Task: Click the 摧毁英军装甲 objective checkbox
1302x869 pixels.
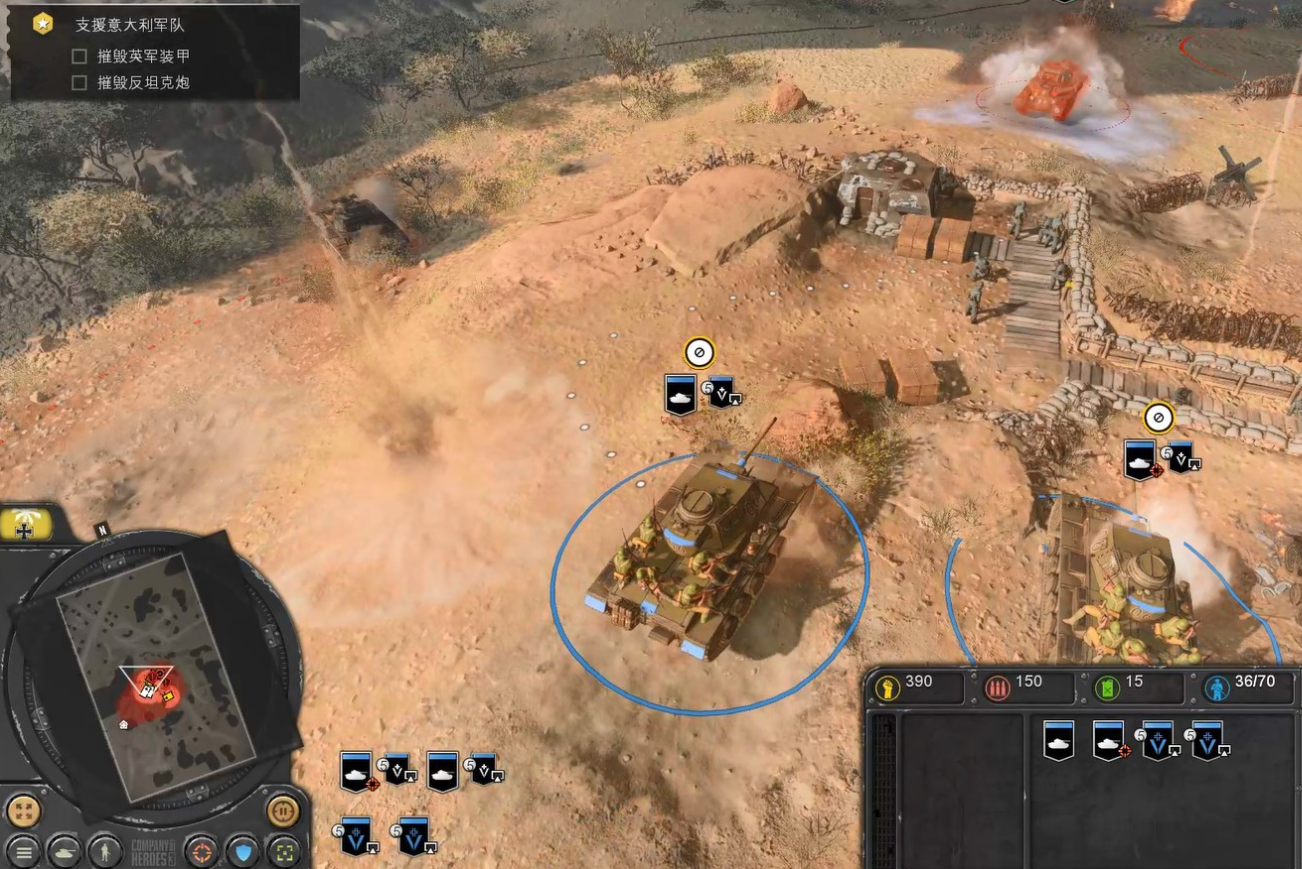Action: [x=80, y=56]
